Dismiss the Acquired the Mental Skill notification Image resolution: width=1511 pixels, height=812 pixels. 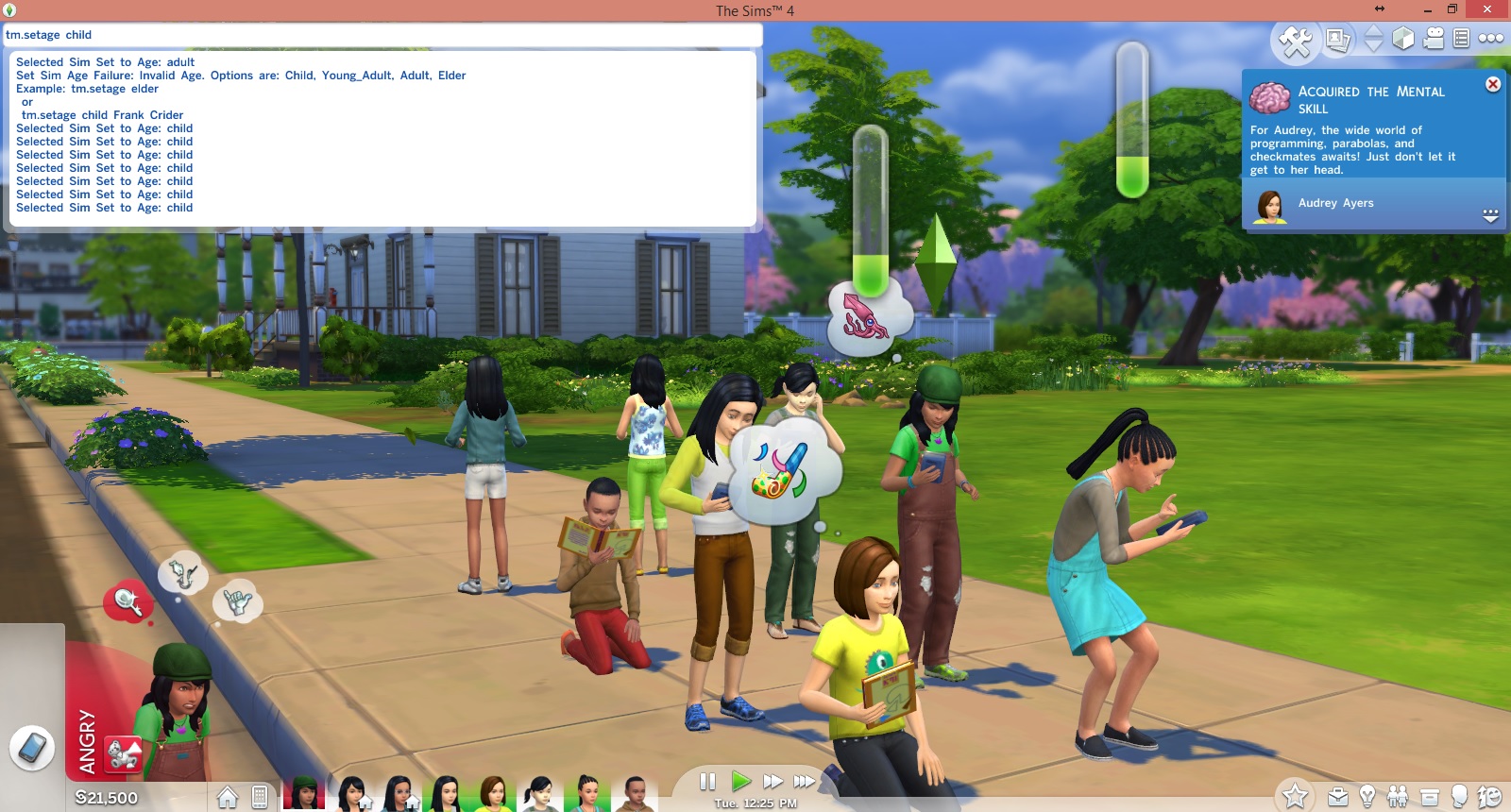point(1494,84)
